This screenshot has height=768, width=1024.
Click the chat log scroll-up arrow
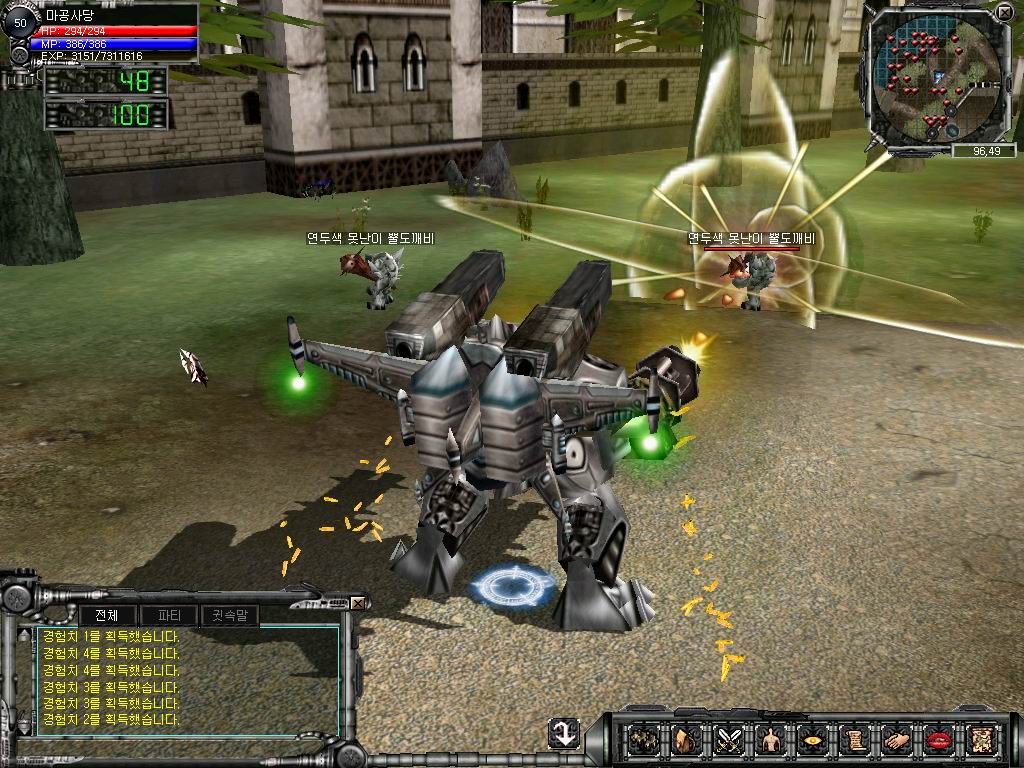tap(23, 634)
